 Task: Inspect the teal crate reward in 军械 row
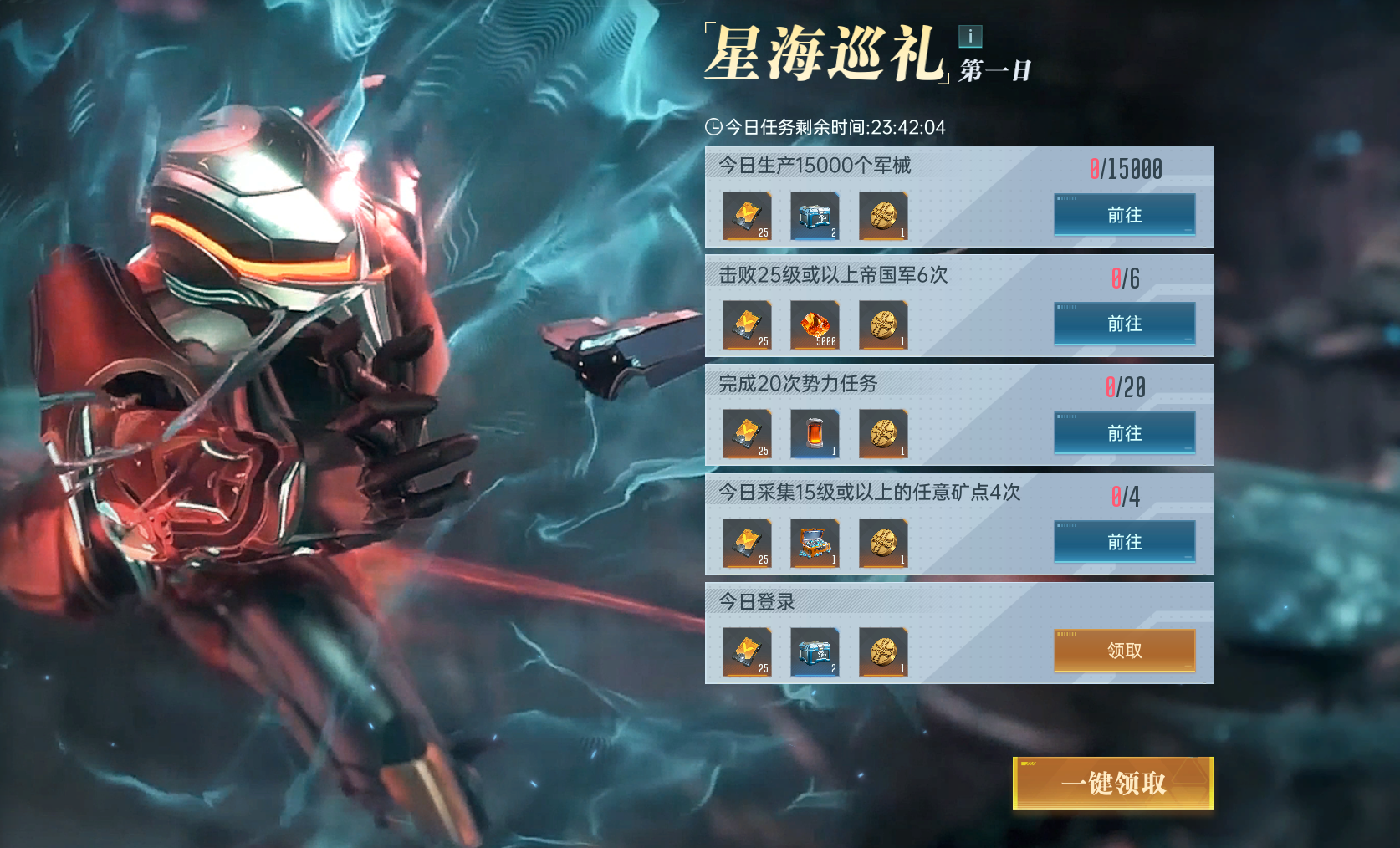click(x=815, y=217)
